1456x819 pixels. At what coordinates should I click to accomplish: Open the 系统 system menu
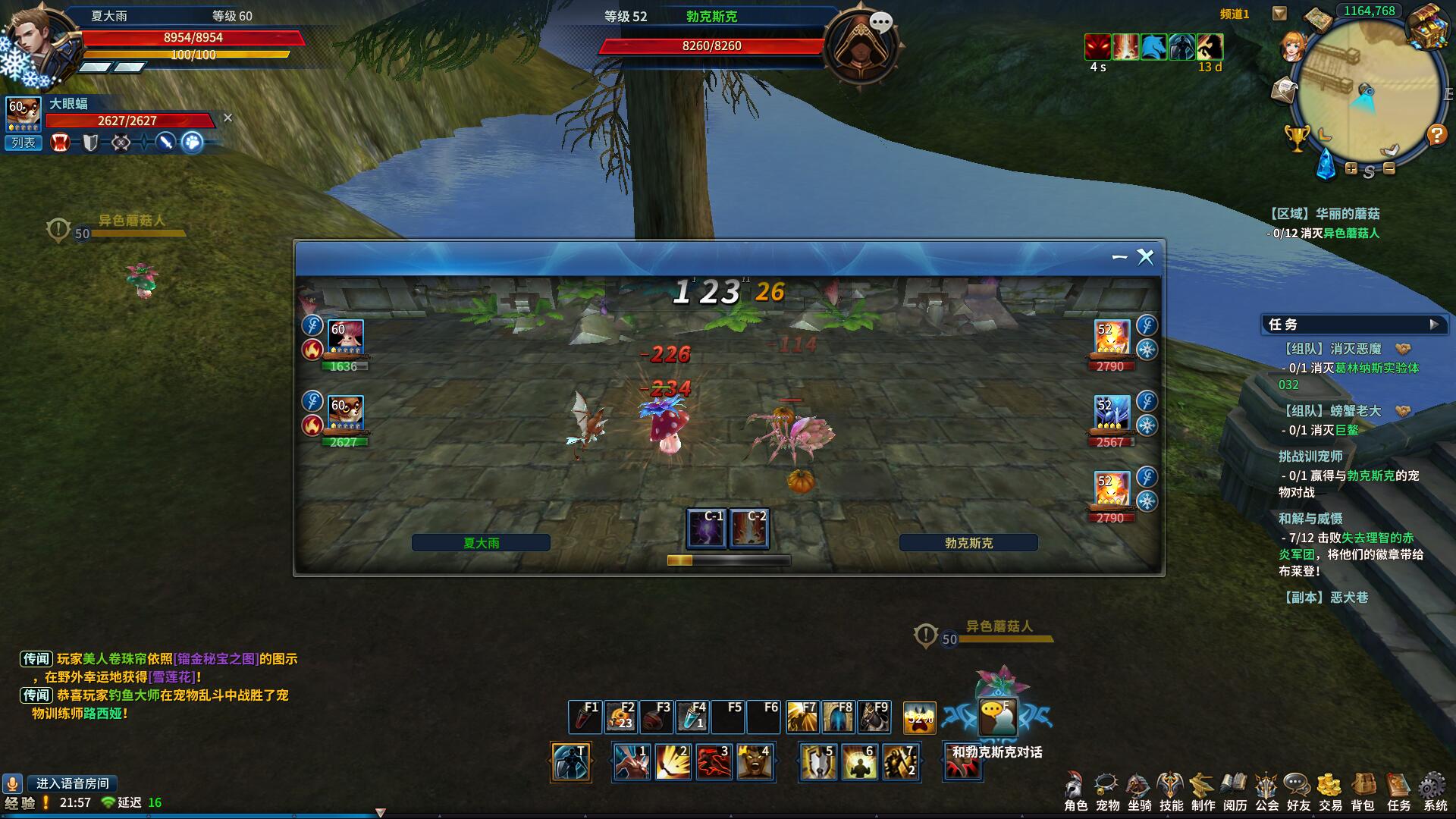click(1434, 791)
